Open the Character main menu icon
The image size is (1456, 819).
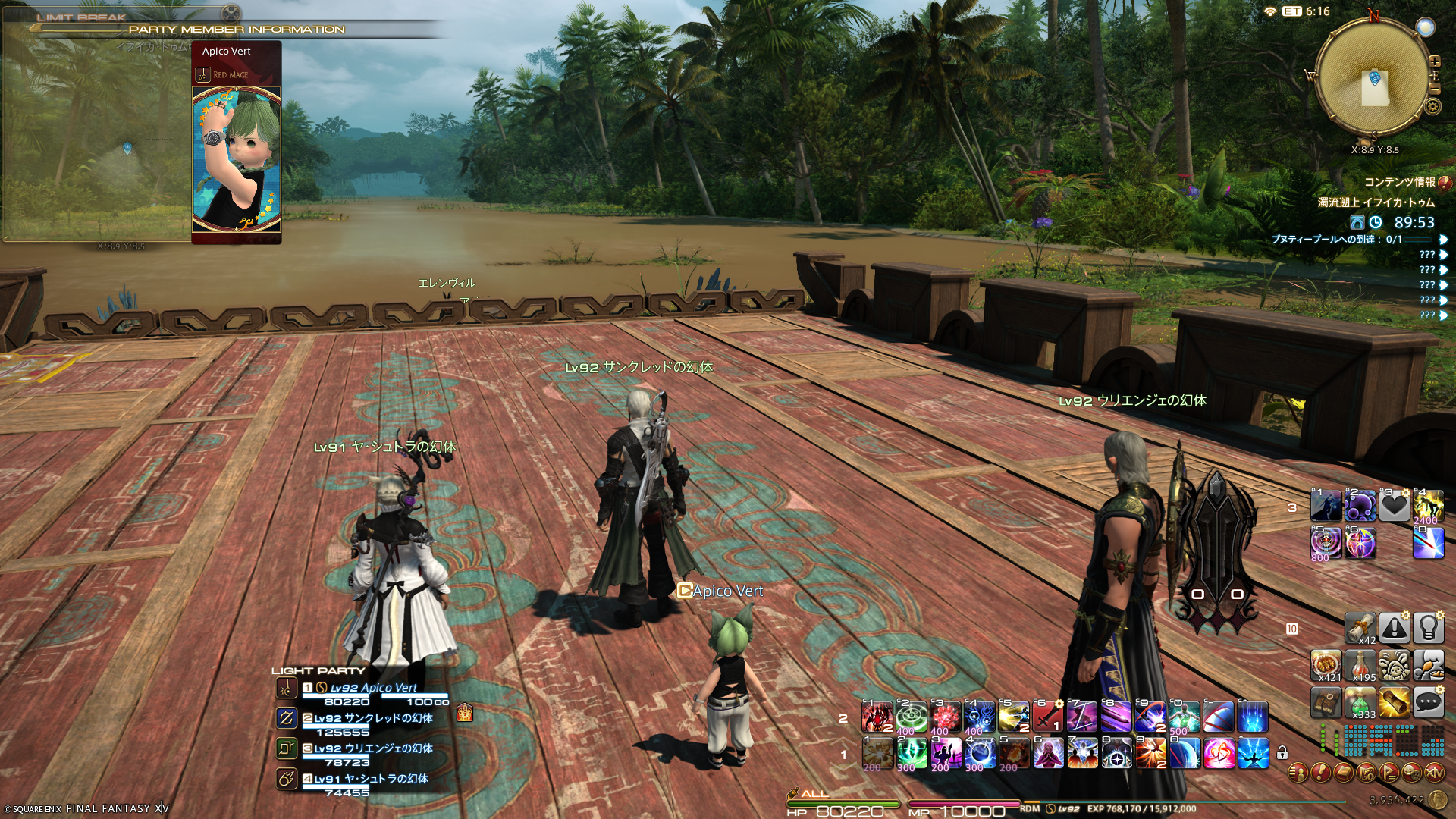pos(1298,773)
